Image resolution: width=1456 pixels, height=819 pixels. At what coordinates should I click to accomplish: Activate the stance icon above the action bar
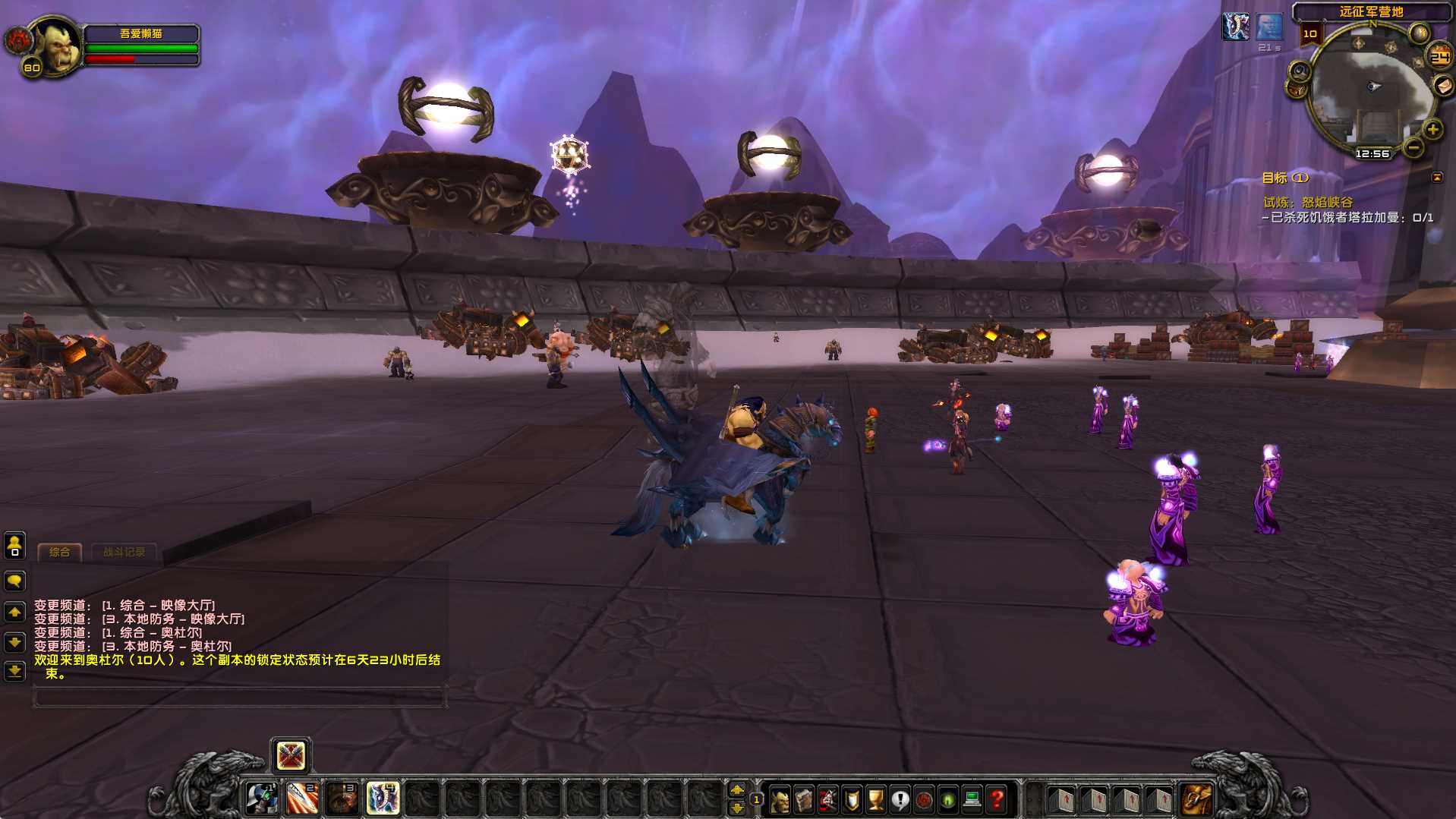coord(291,755)
